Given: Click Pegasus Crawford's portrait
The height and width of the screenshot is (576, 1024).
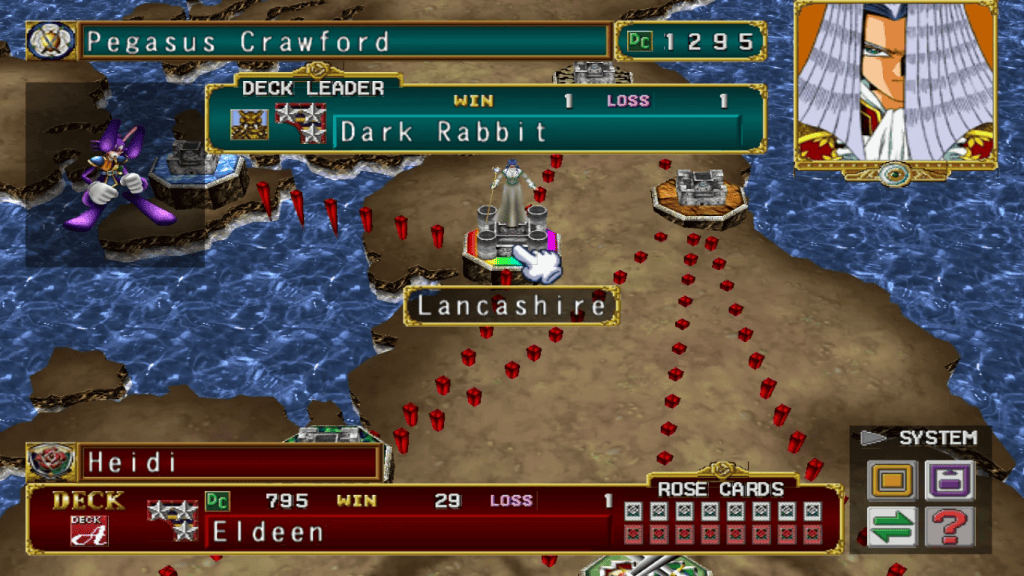Looking at the screenshot, I should (x=894, y=86).
